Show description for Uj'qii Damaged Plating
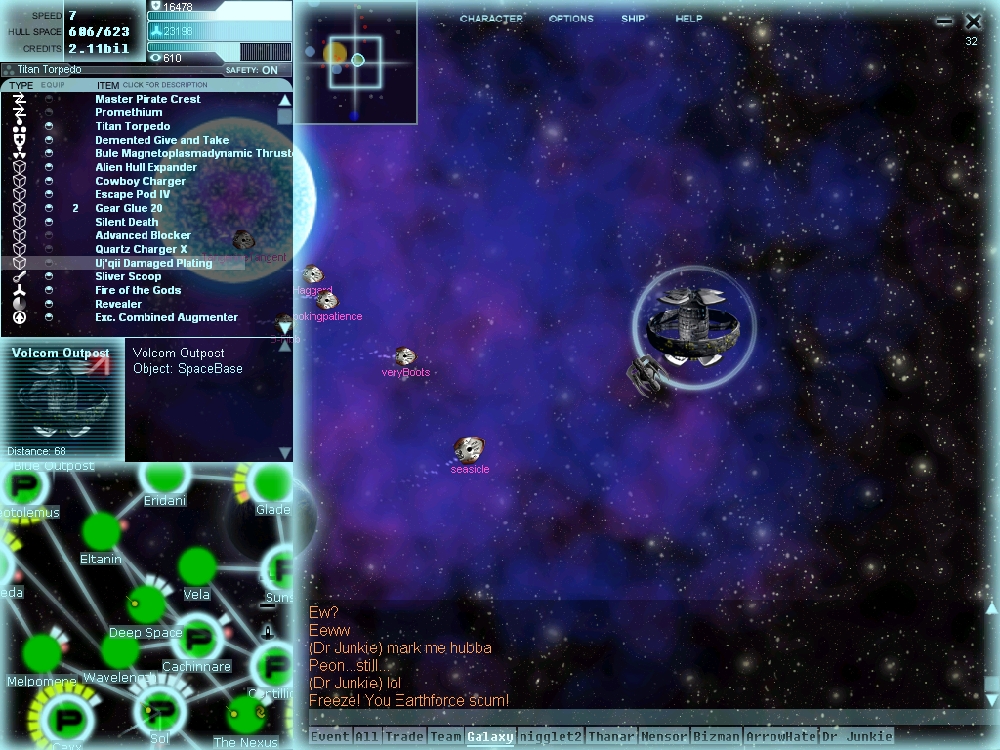Image resolution: width=1000 pixels, height=750 pixels. pos(153,263)
